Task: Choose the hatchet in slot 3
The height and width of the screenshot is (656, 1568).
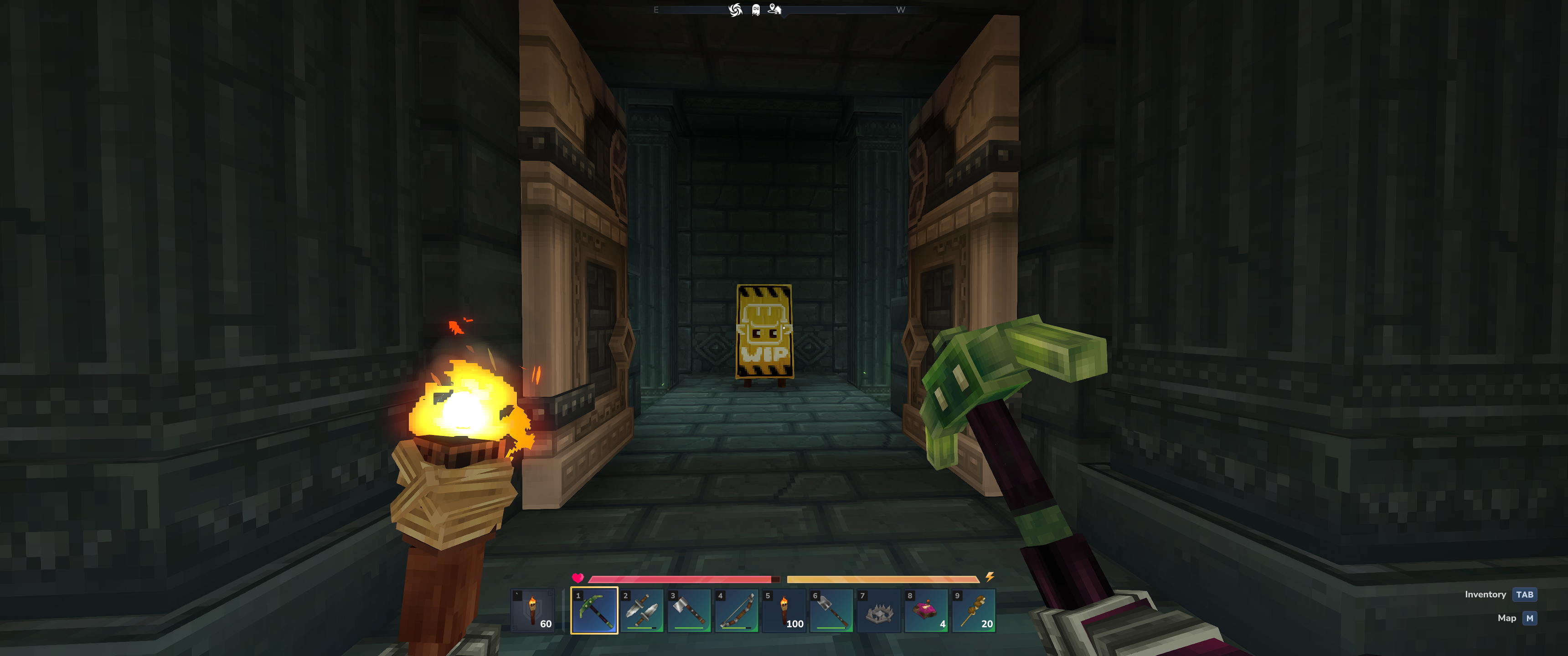Action: click(689, 610)
